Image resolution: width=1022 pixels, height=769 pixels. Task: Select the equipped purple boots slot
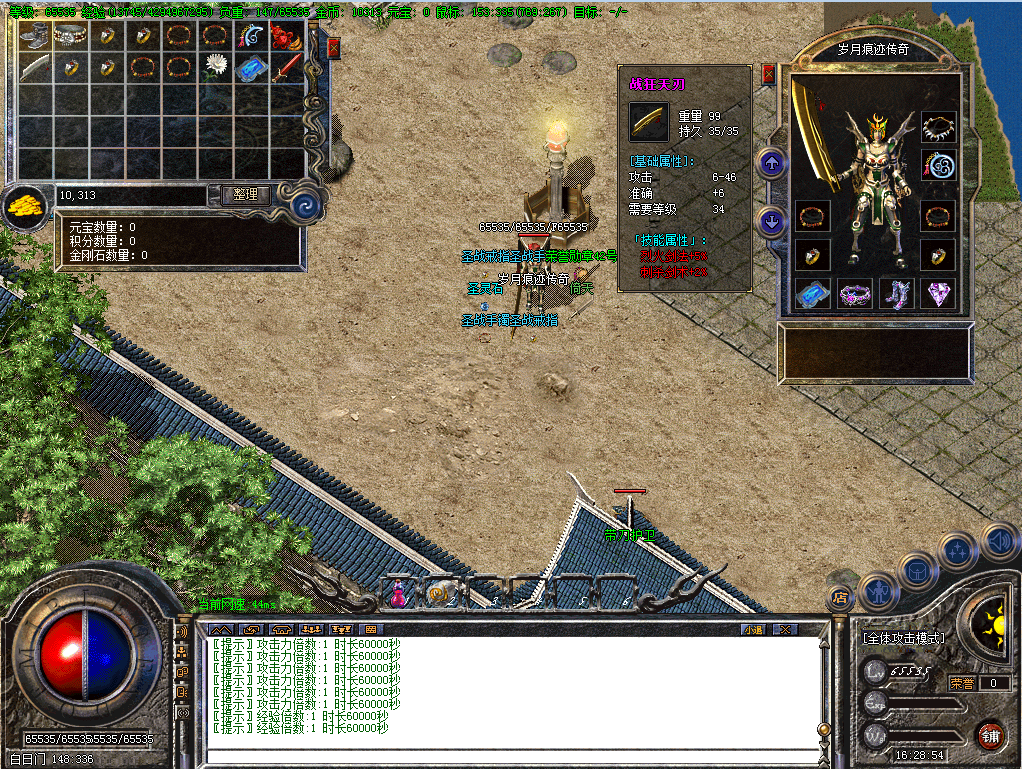coord(896,294)
